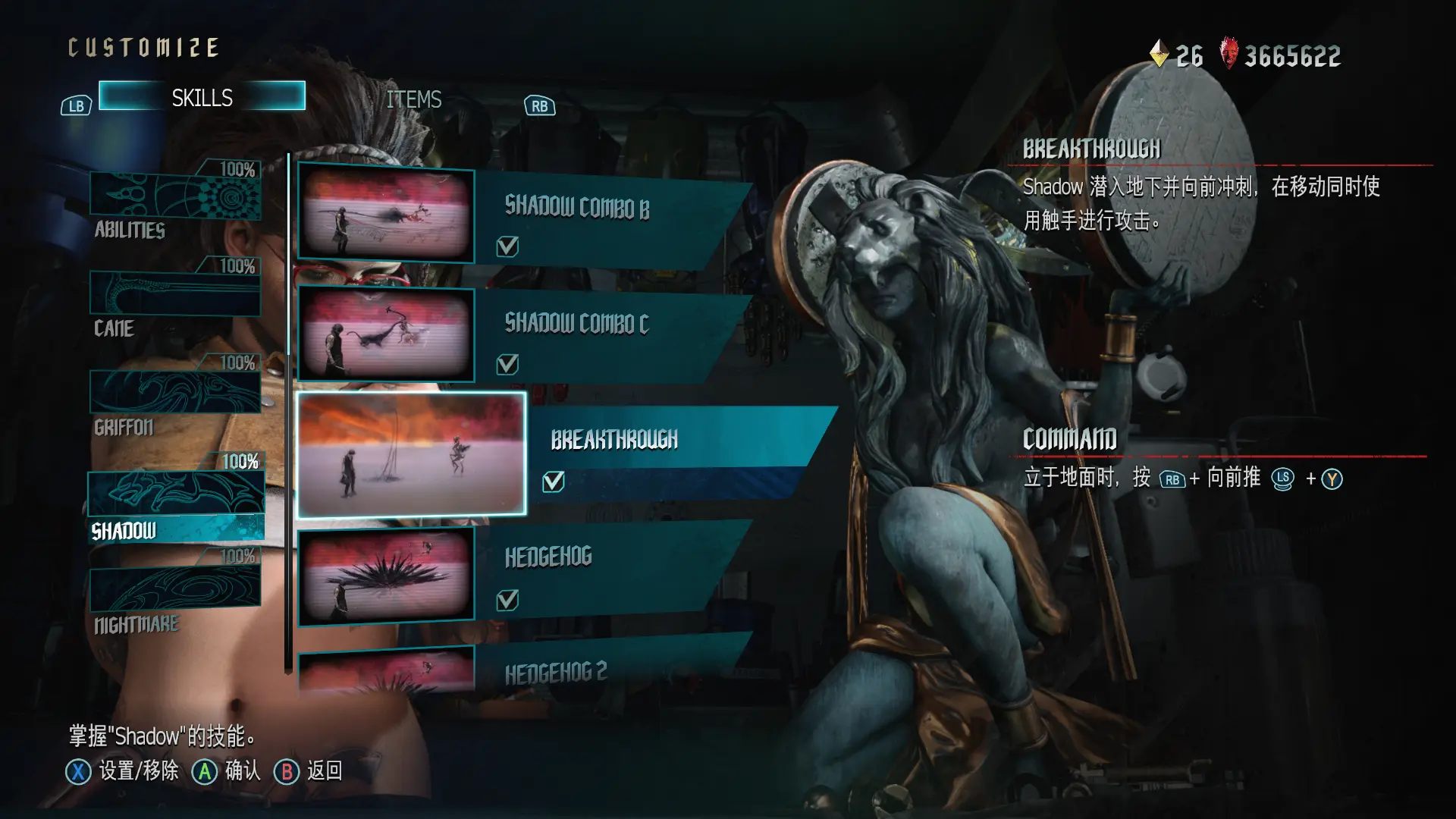The height and width of the screenshot is (819, 1456).
Task: Click the skill list scrollbar
Action: [288, 413]
